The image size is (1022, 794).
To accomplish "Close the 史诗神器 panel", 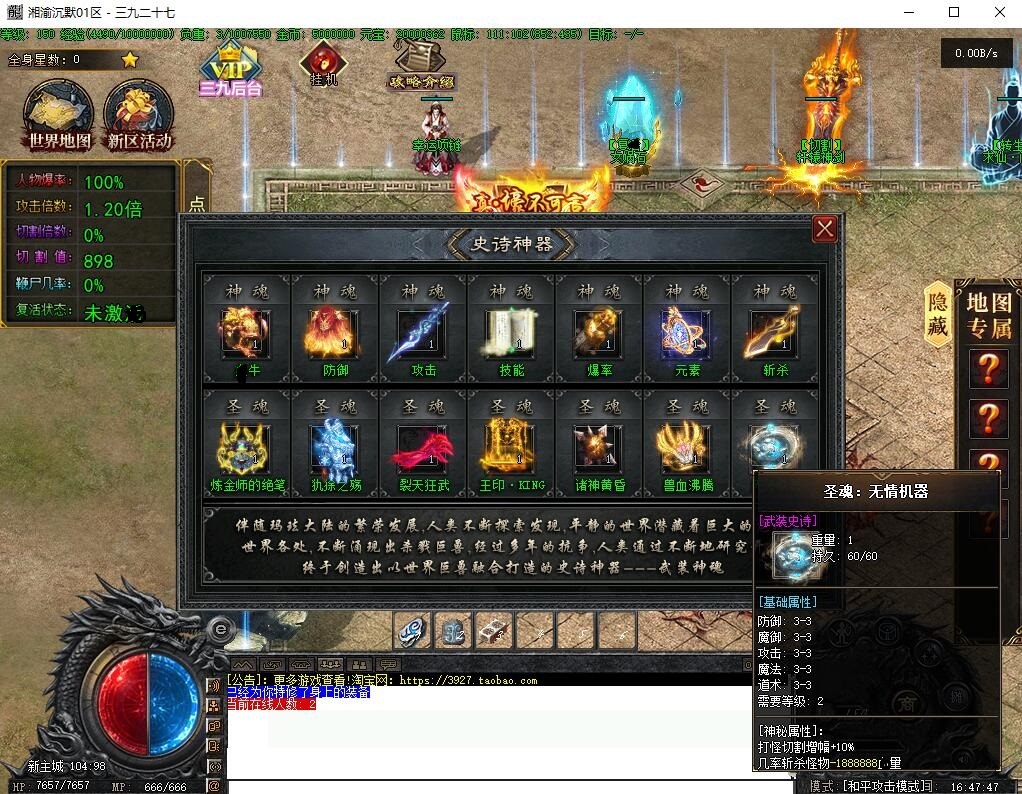I will point(824,229).
